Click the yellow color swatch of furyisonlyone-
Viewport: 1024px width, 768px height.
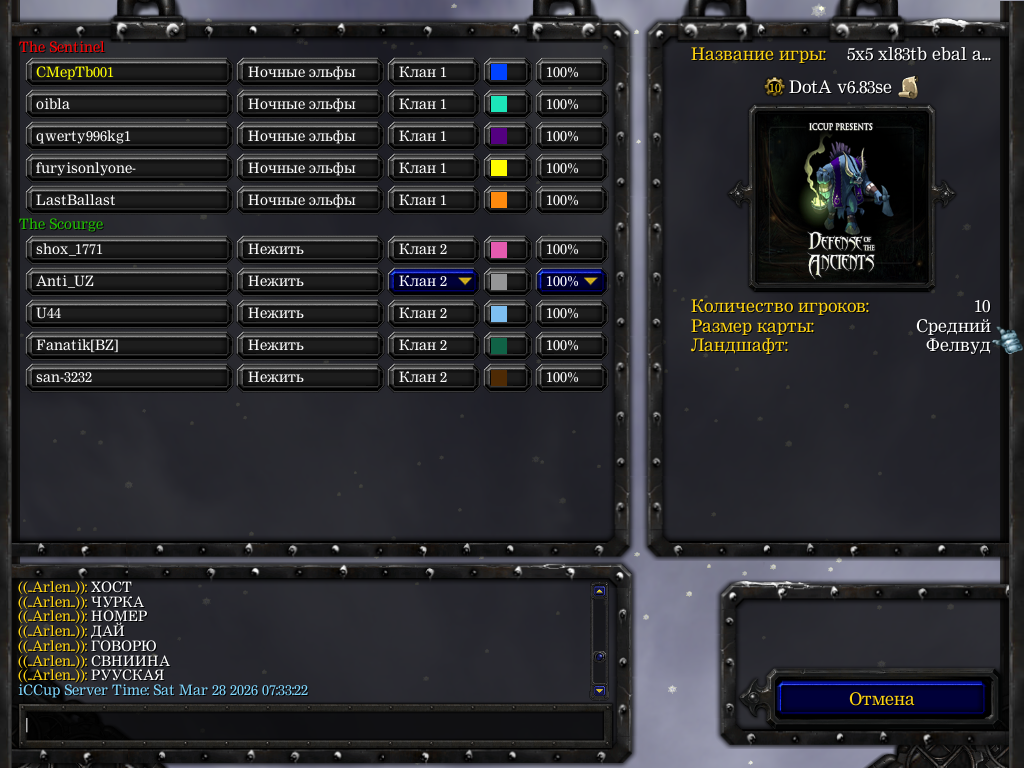[499, 168]
